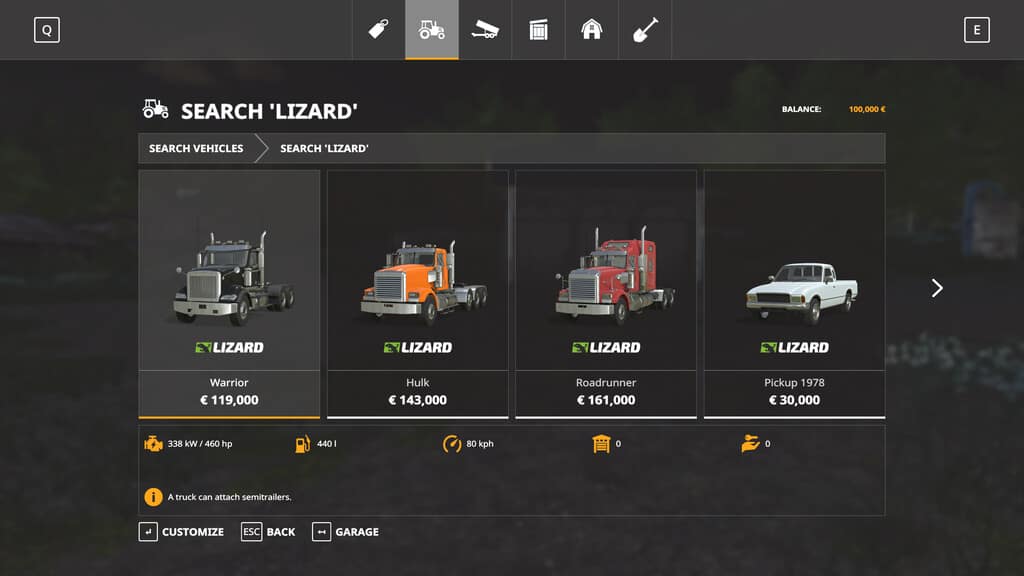Screen dimensions: 1024x576
Task: Switch to the shovel landscaping tab
Action: [645, 30]
